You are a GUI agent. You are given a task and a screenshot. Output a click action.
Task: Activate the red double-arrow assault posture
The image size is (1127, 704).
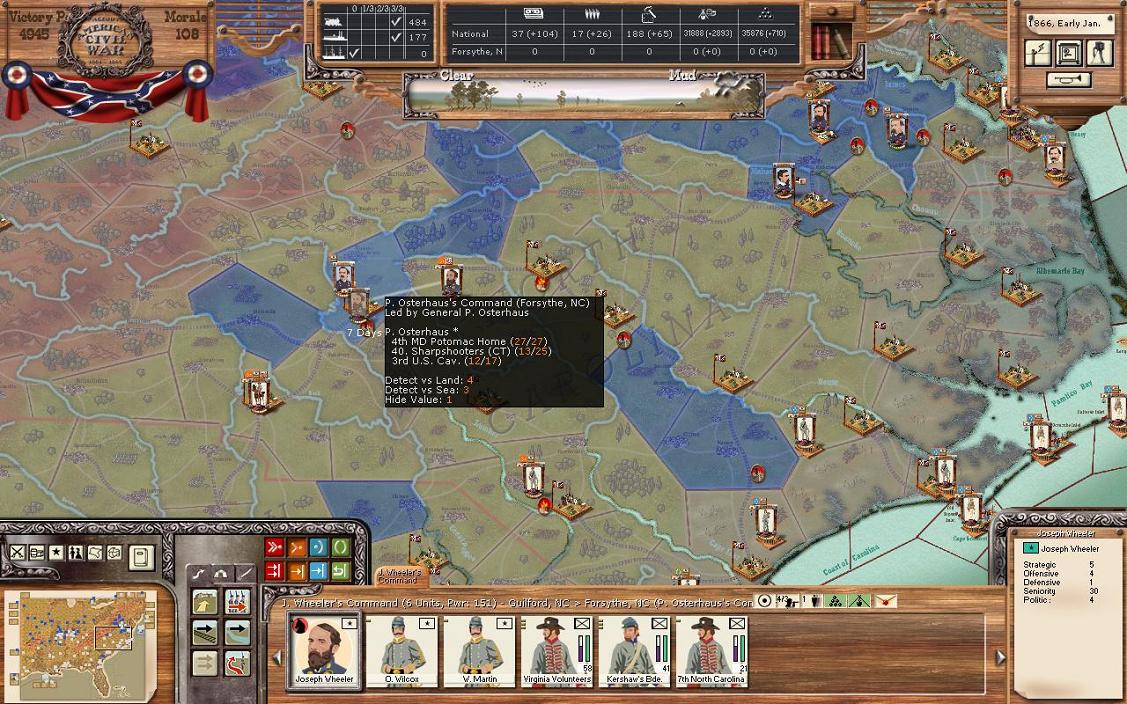tap(274, 548)
